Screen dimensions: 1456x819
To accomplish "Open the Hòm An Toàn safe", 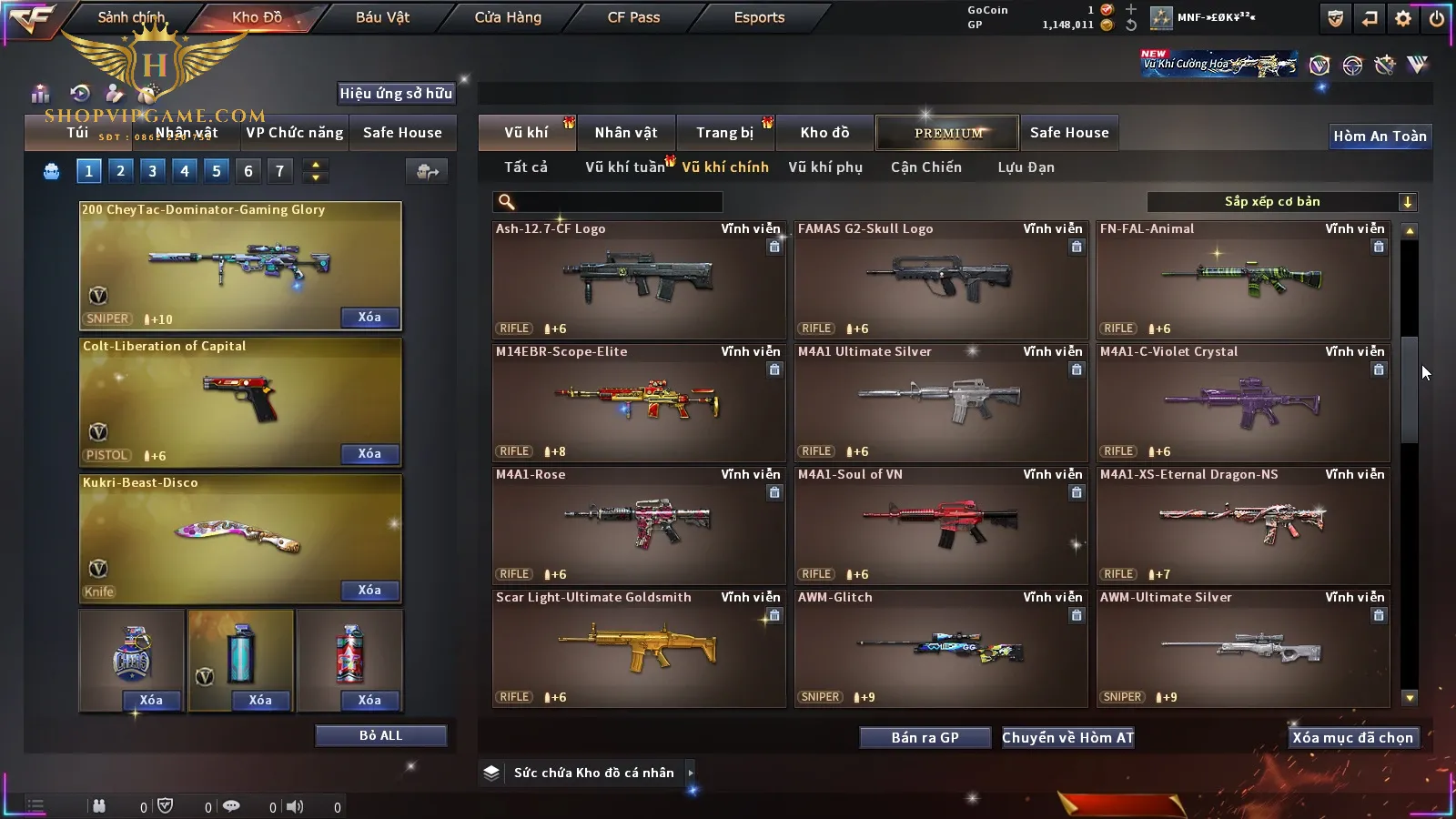I will click(1380, 136).
